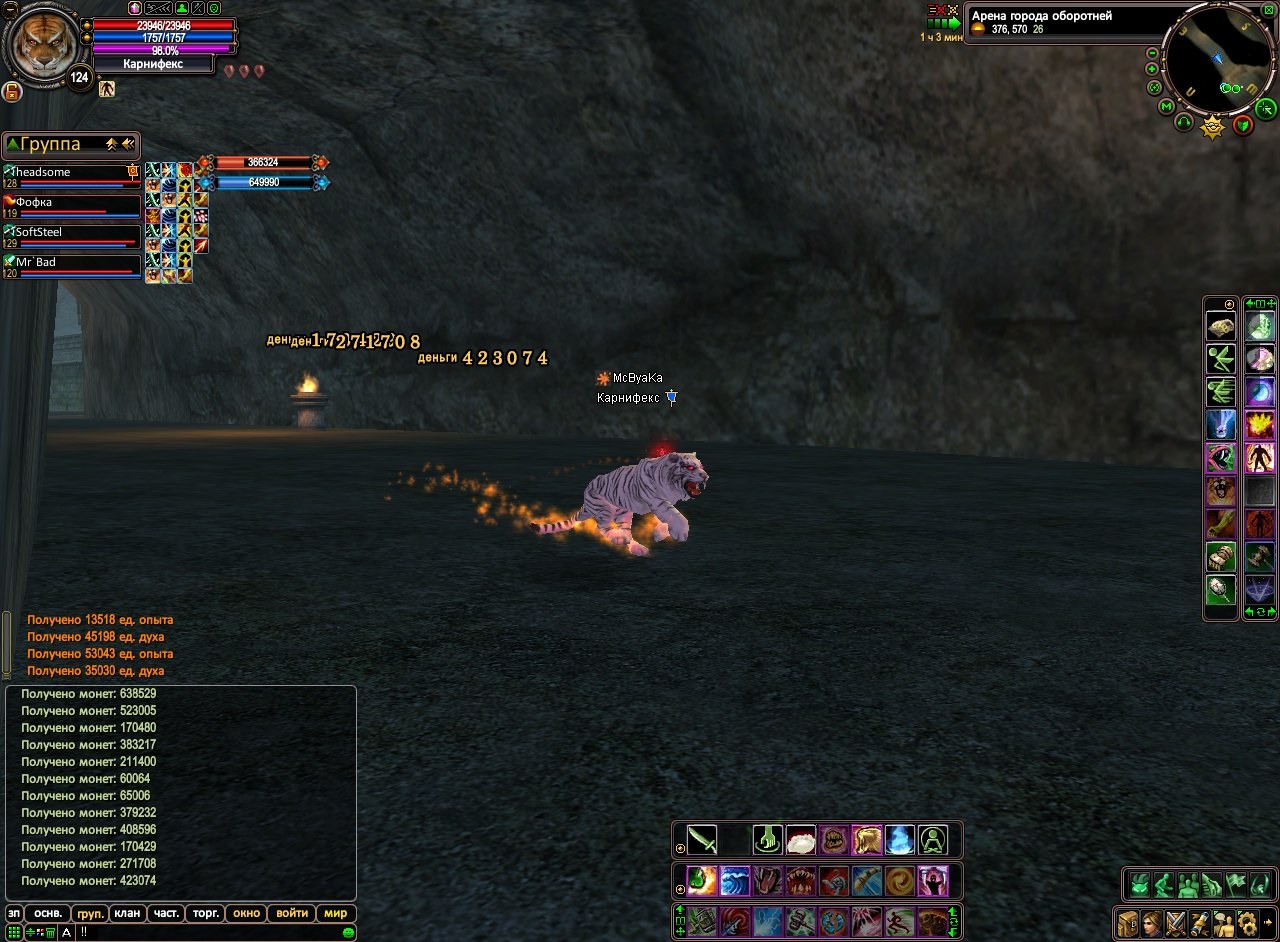Open settings via the gear icon
This screenshot has width=1280, height=942.
[x=1247, y=921]
